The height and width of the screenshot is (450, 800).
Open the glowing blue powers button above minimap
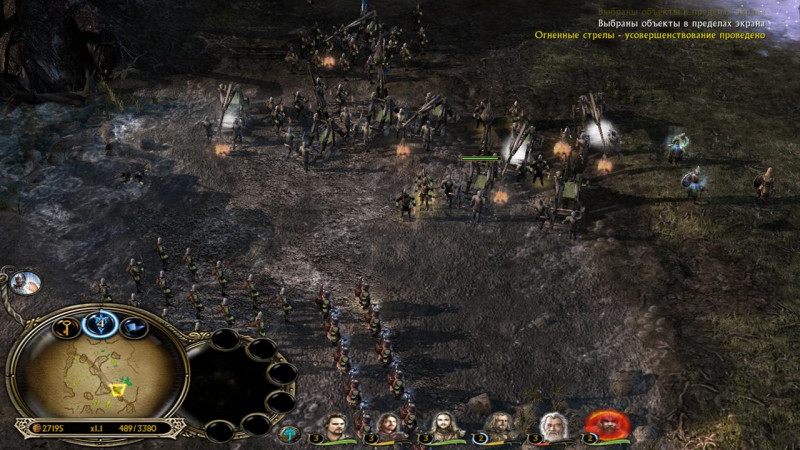(x=101, y=322)
